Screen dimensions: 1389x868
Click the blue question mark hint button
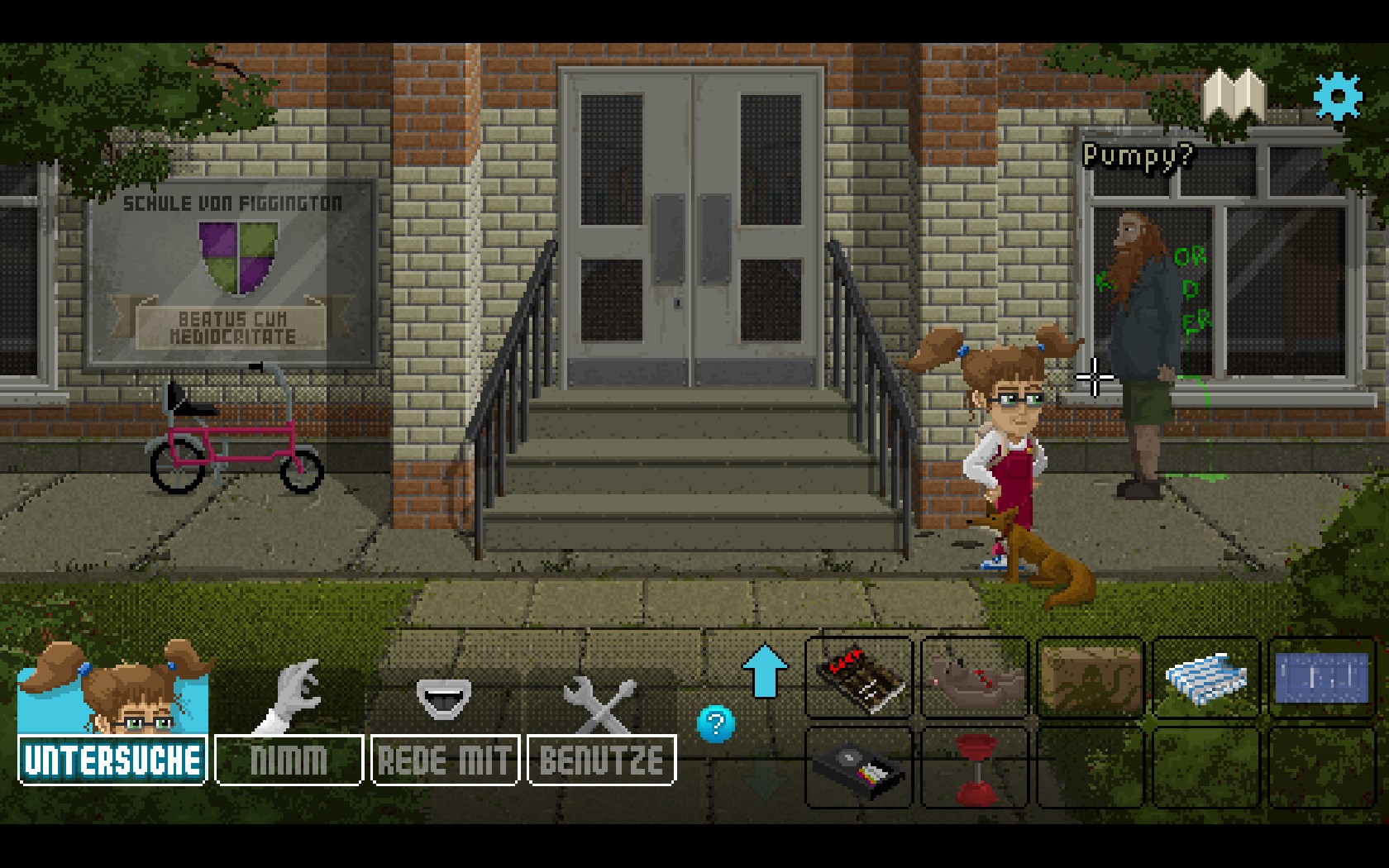(x=716, y=724)
